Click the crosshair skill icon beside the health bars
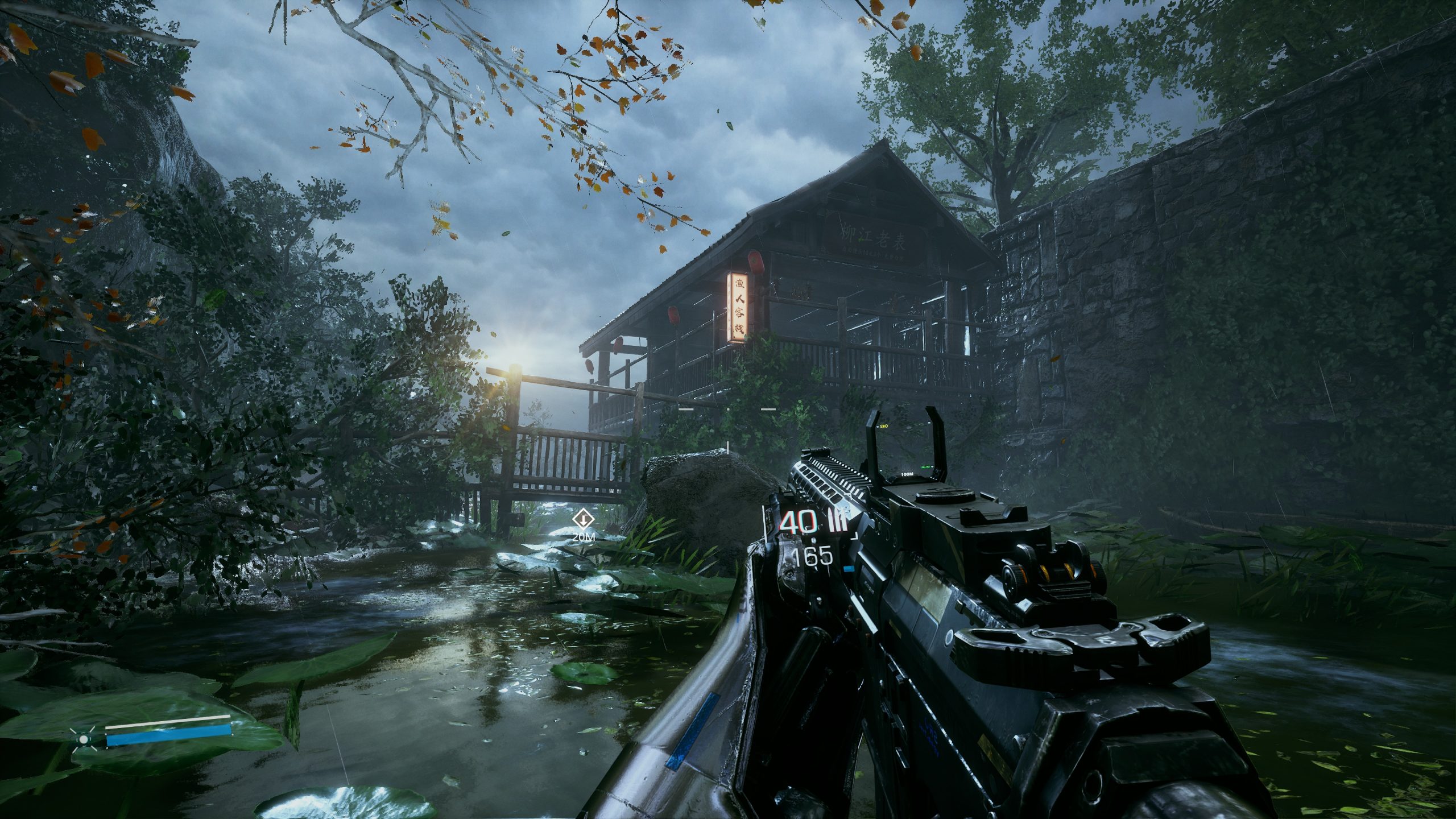Image resolution: width=1456 pixels, height=819 pixels. pos(84,741)
